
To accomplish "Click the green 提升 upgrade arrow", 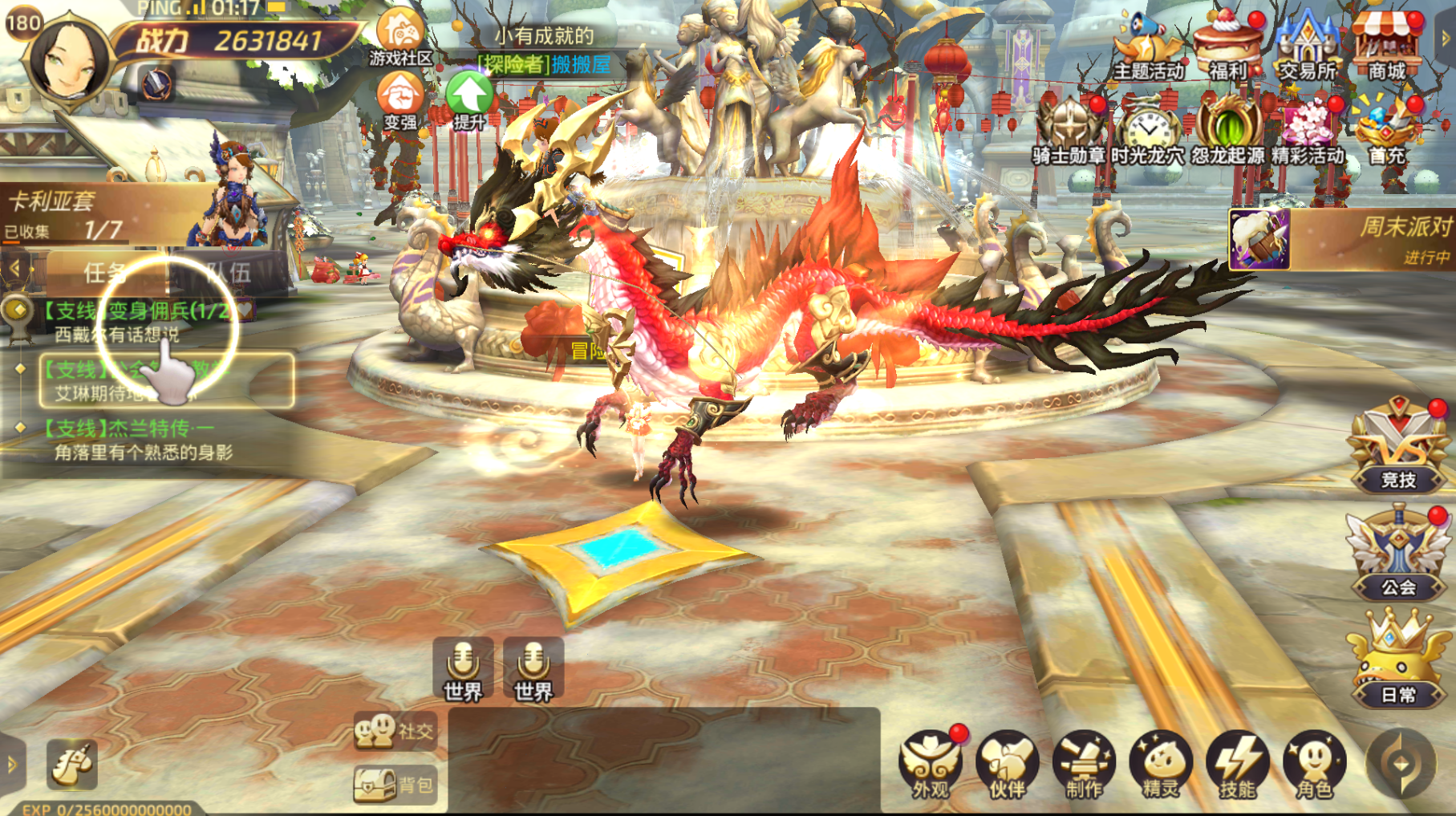I will point(469,99).
